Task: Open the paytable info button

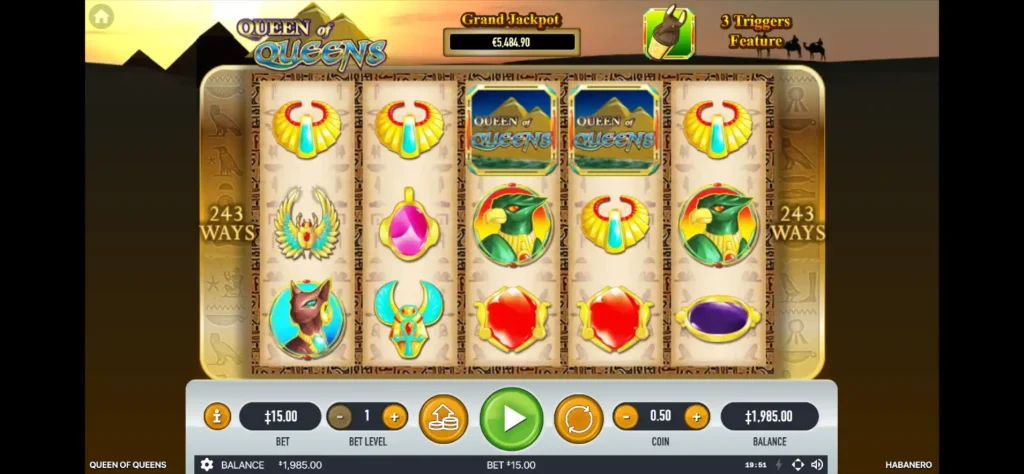Action: (217, 416)
